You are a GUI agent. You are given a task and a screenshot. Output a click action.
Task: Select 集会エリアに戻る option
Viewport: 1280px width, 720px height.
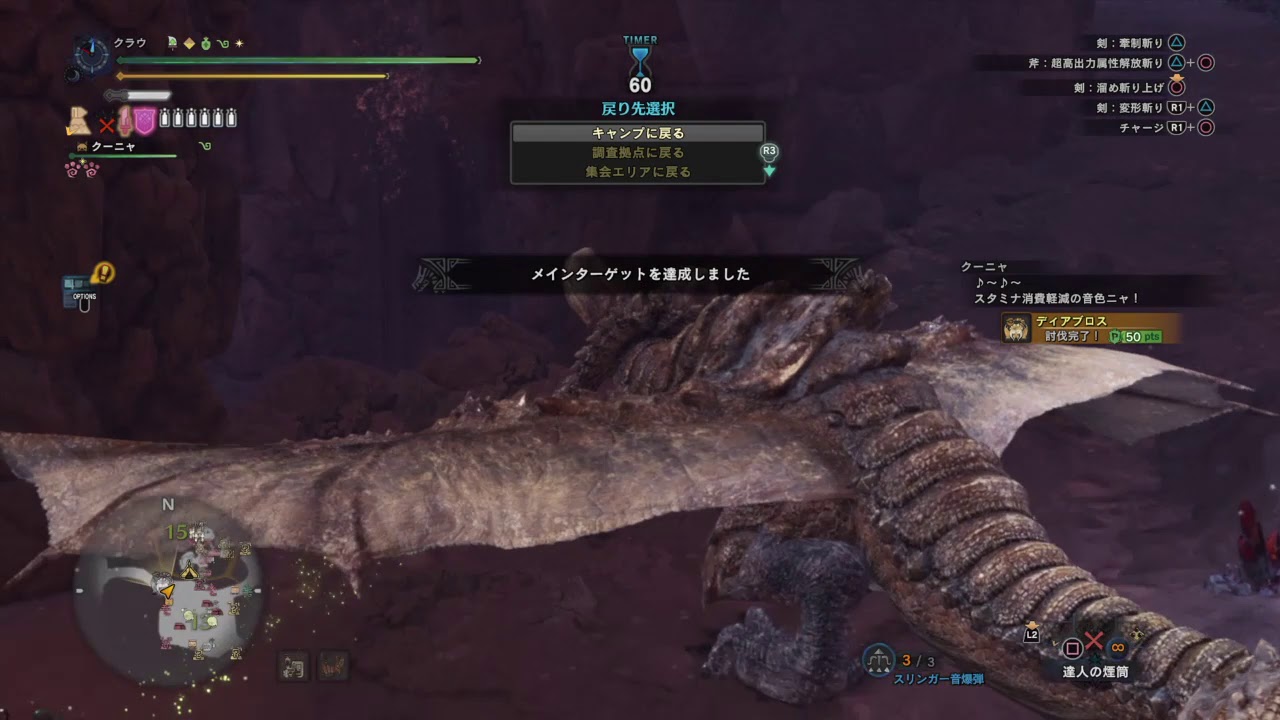tap(637, 169)
